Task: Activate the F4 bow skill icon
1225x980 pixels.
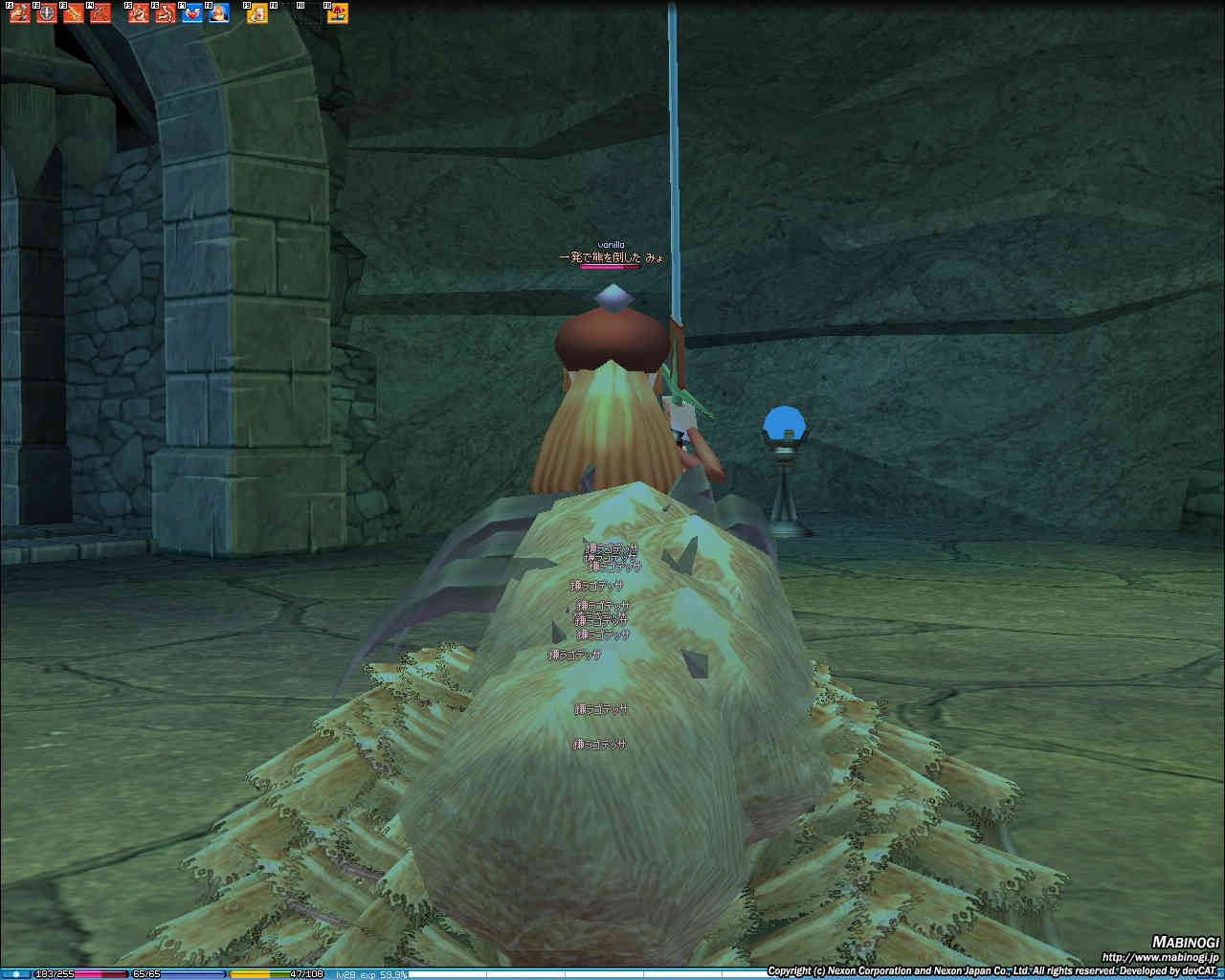Action: pyautogui.click(x=100, y=13)
